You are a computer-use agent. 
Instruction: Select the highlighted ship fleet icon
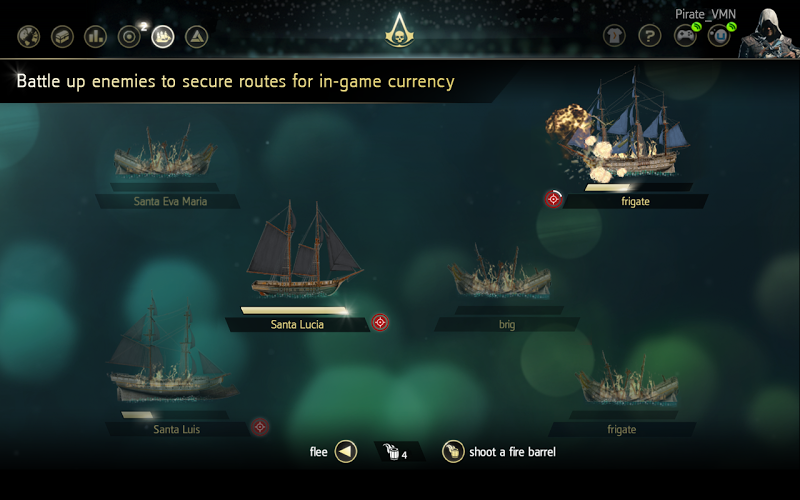coord(162,37)
